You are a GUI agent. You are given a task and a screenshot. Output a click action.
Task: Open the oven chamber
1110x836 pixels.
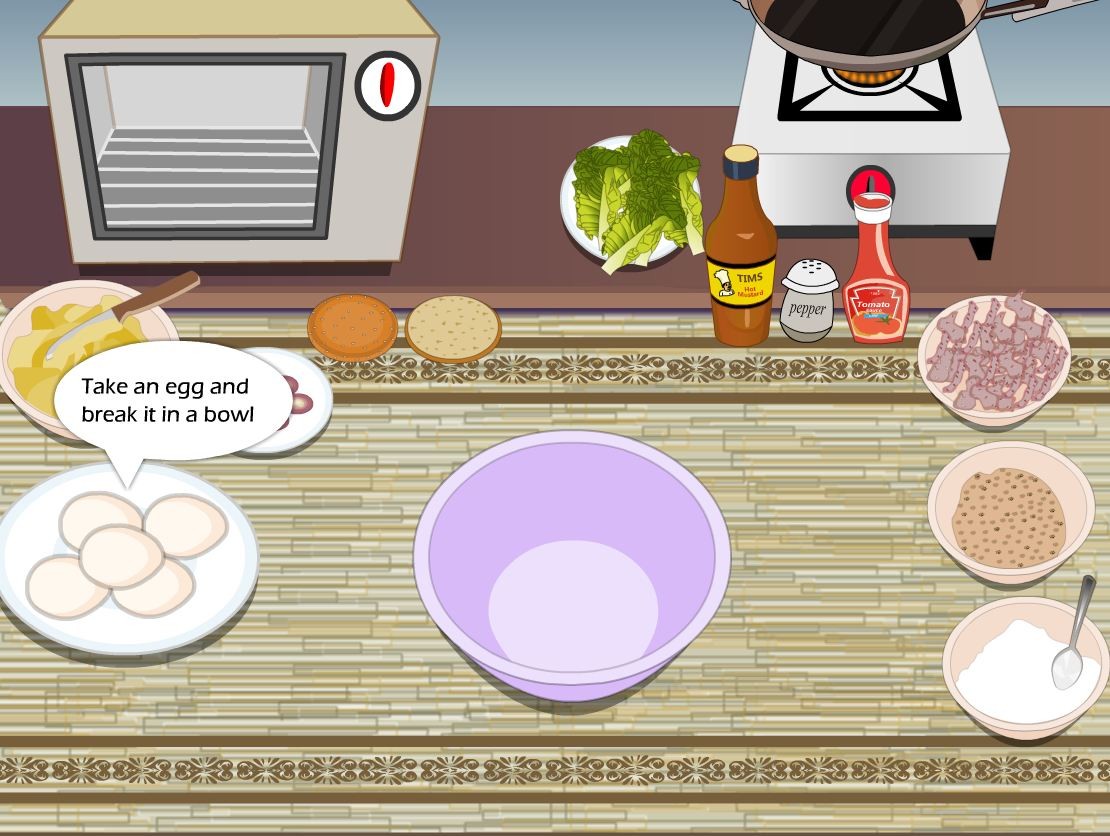(x=206, y=147)
